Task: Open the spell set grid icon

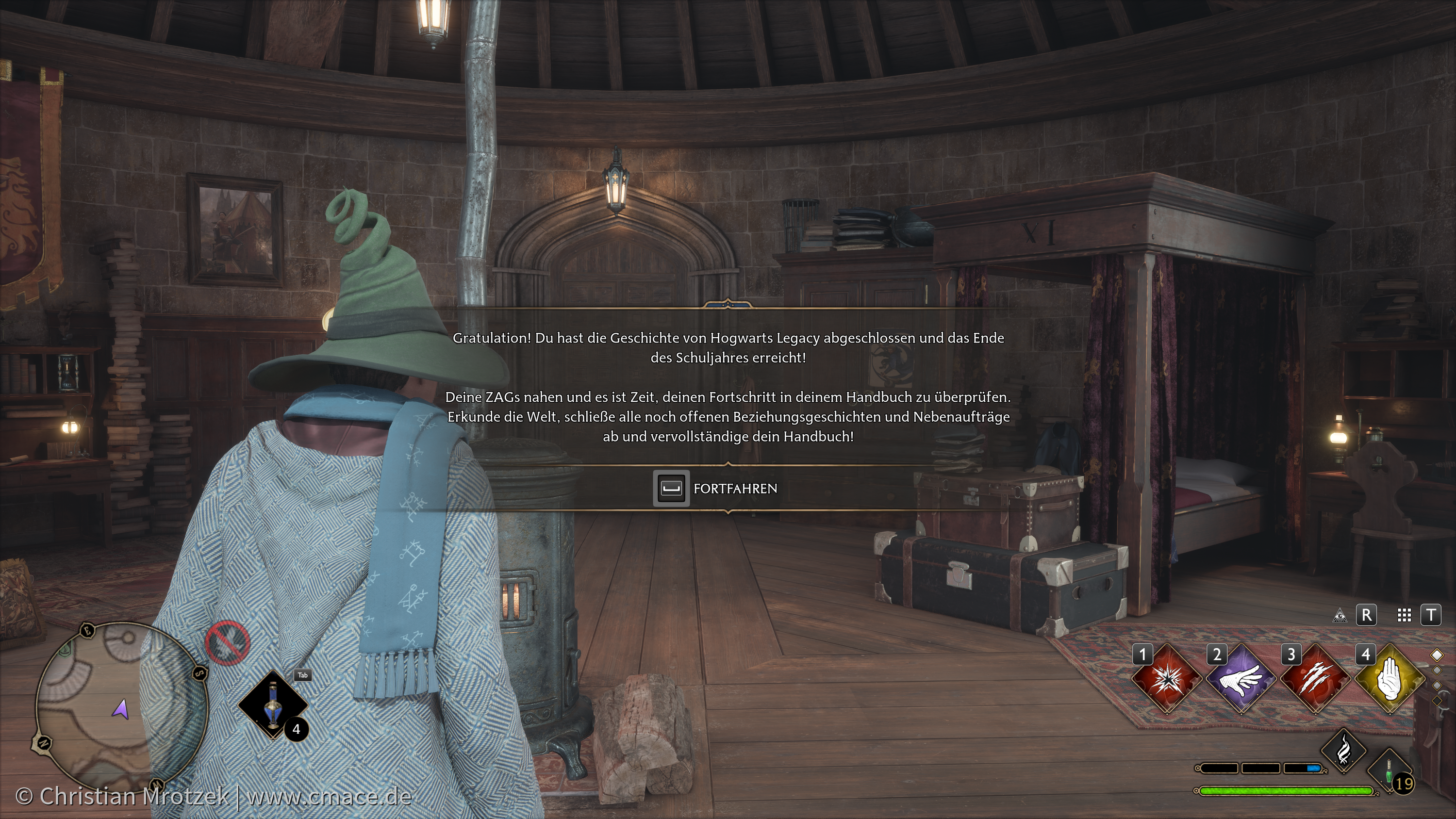Action: point(1404,616)
